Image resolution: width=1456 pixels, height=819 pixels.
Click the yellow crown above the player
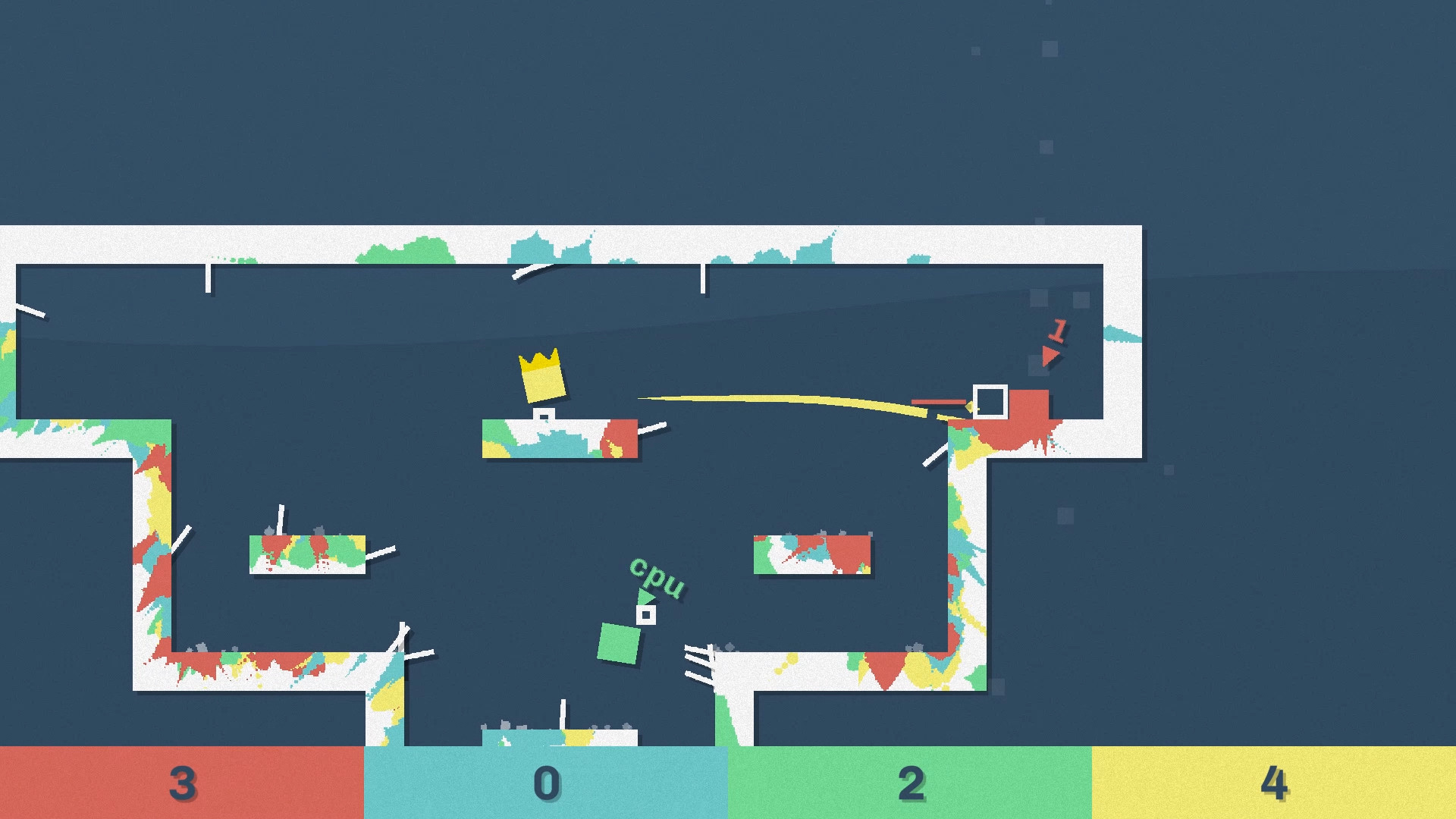(540, 375)
